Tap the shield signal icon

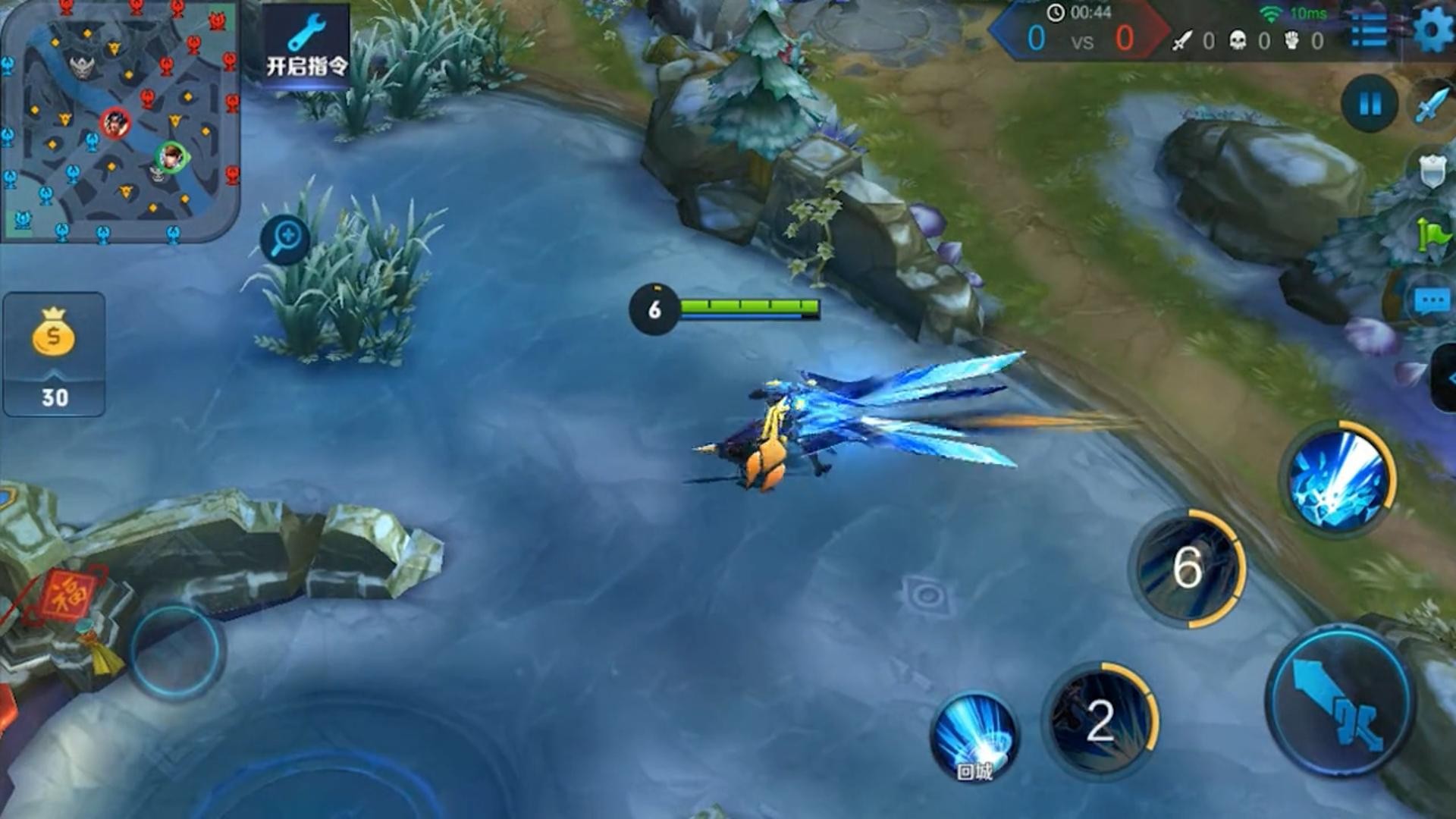point(1432,171)
